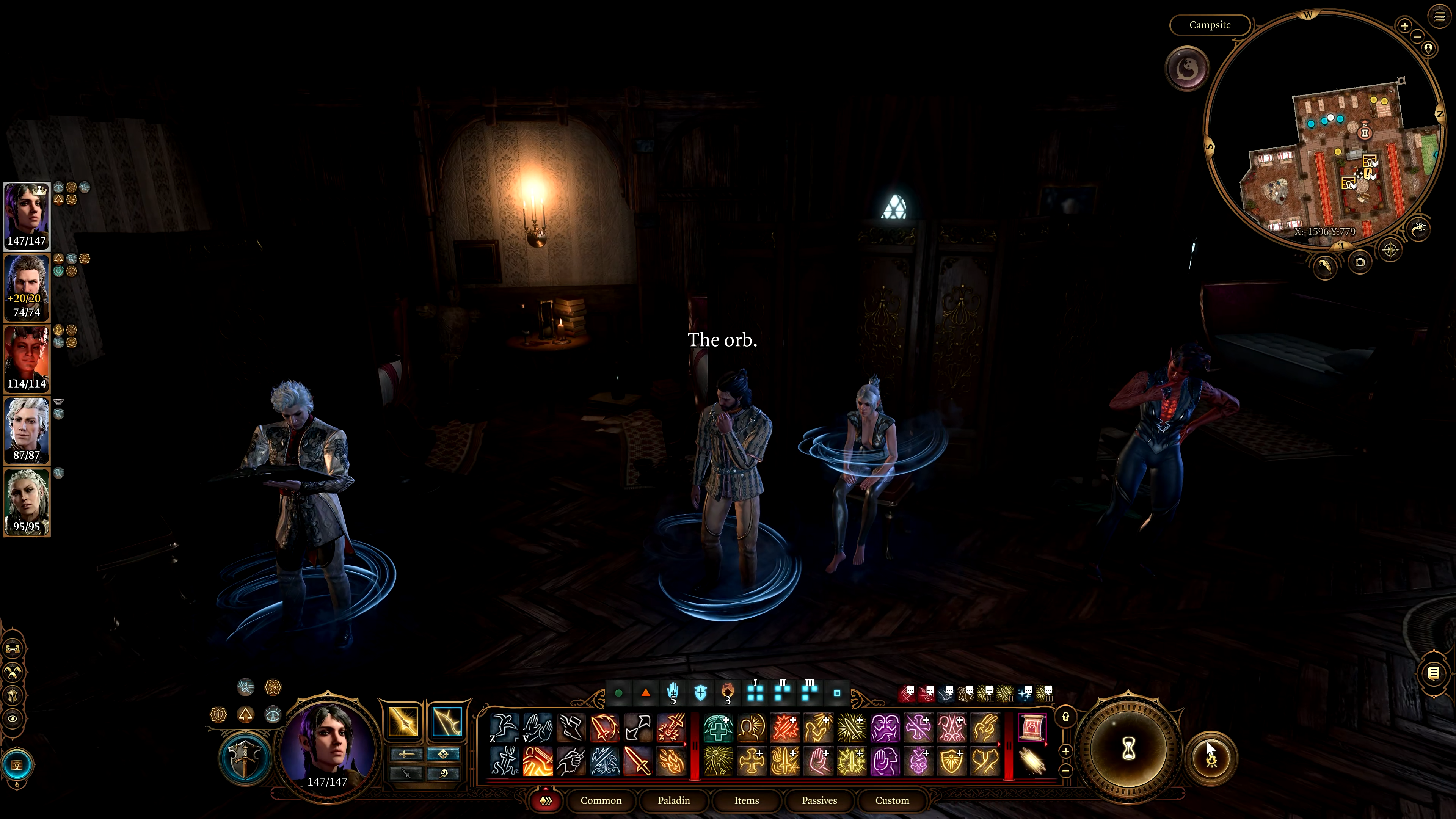1456x819 pixels.
Task: Show the Items hotbar tab
Action: 746,800
